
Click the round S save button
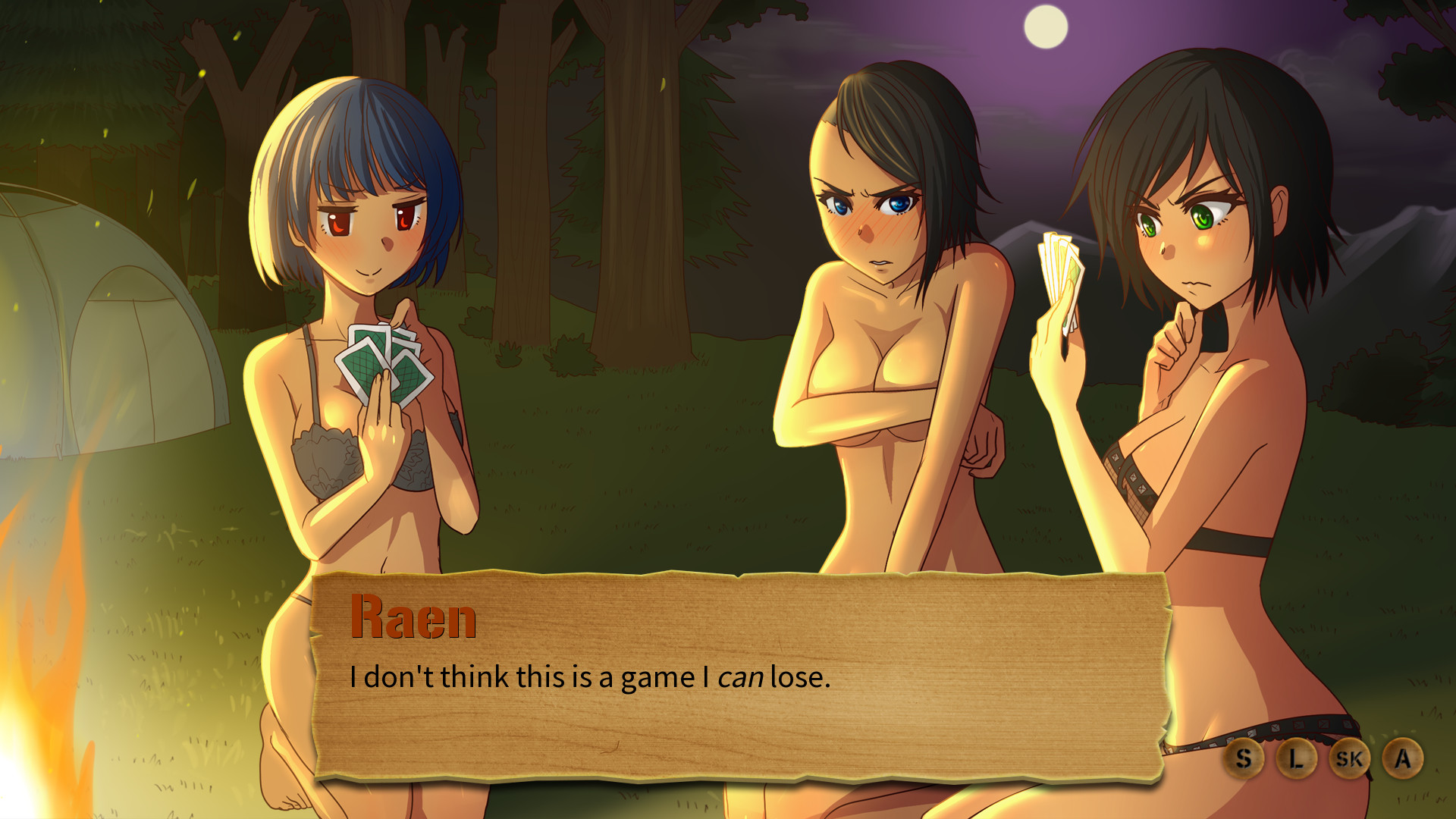(1243, 758)
